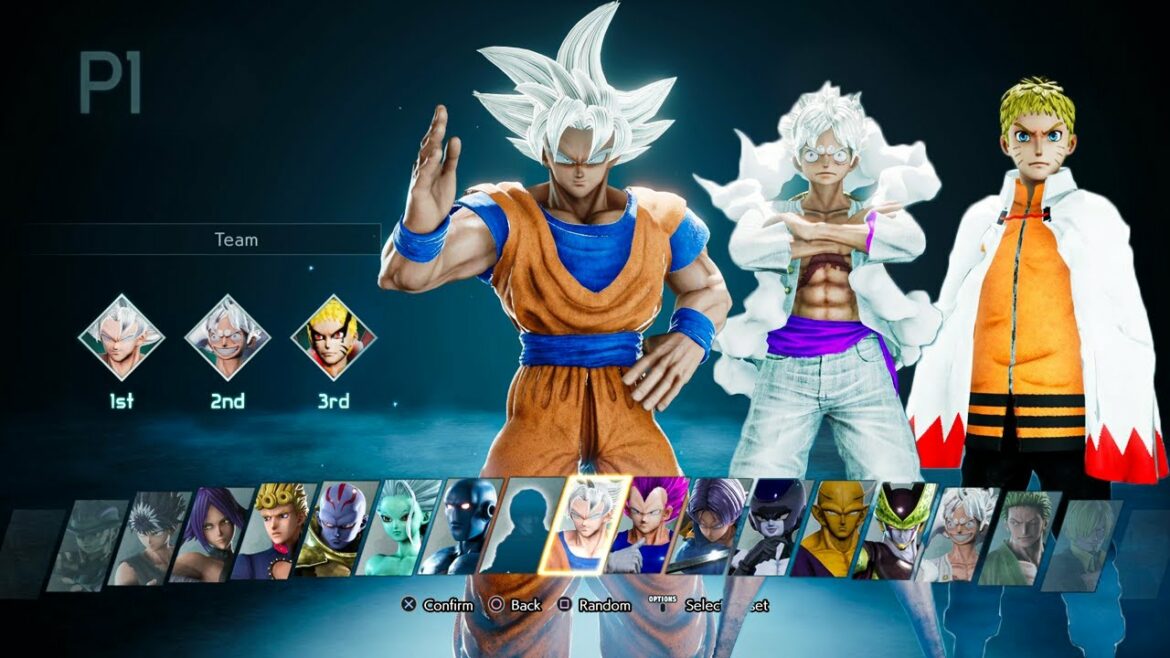This screenshot has width=1170, height=658.
Task: Click the 1st team slot Goku icon
Action: coord(121,337)
